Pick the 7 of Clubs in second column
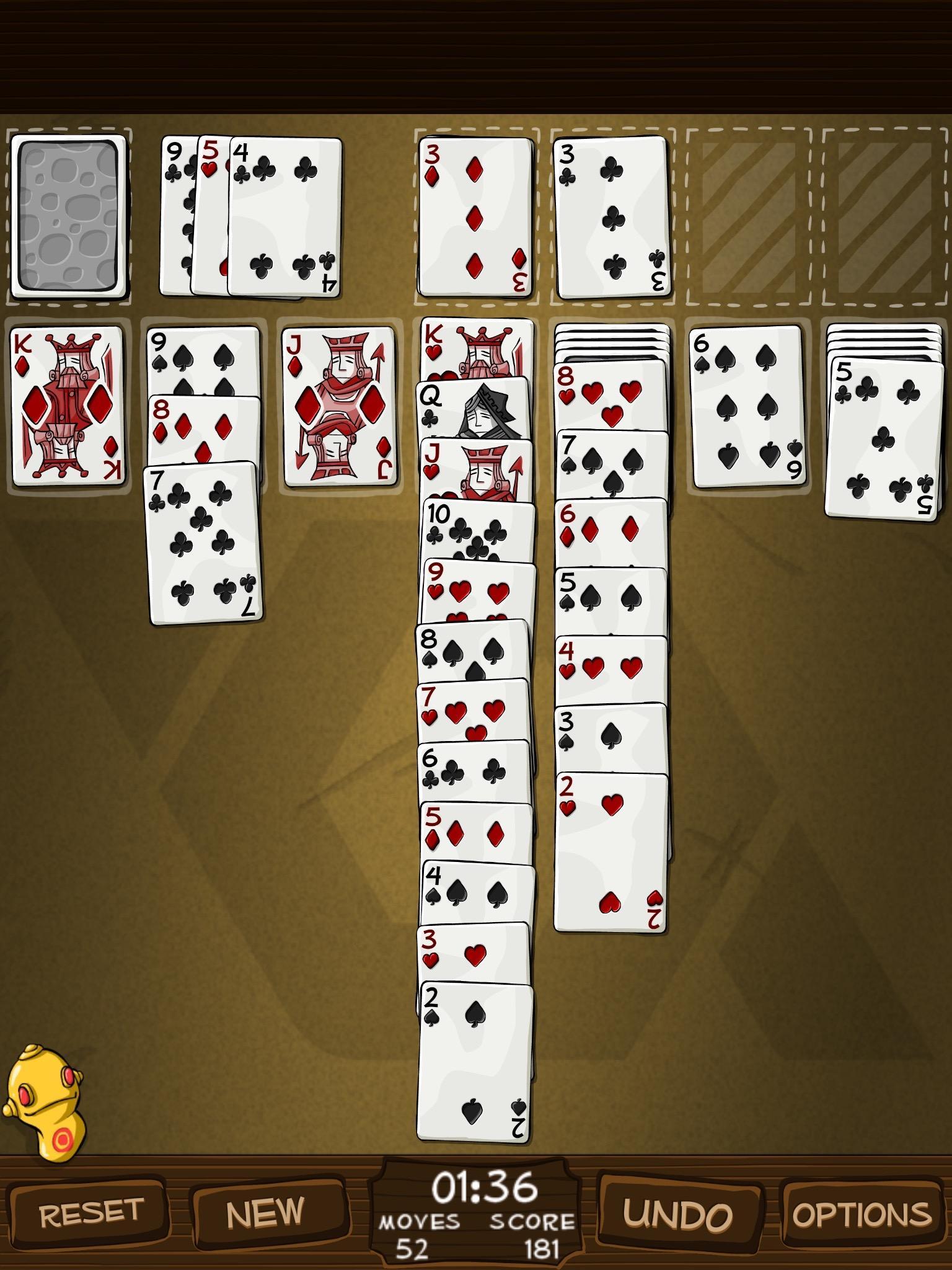 [x=205, y=546]
